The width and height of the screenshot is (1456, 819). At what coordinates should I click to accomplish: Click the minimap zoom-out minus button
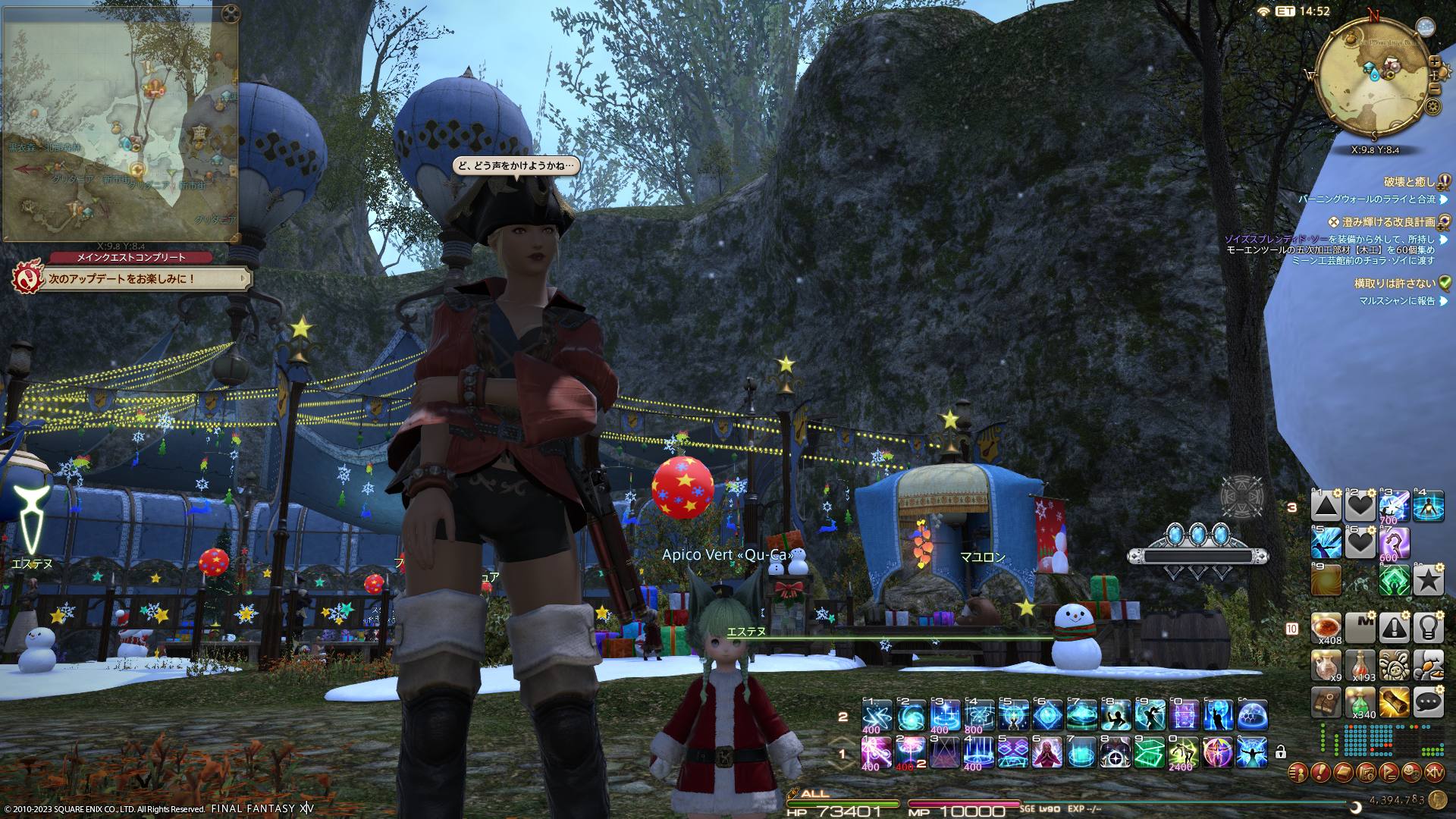pyautogui.click(x=1434, y=89)
